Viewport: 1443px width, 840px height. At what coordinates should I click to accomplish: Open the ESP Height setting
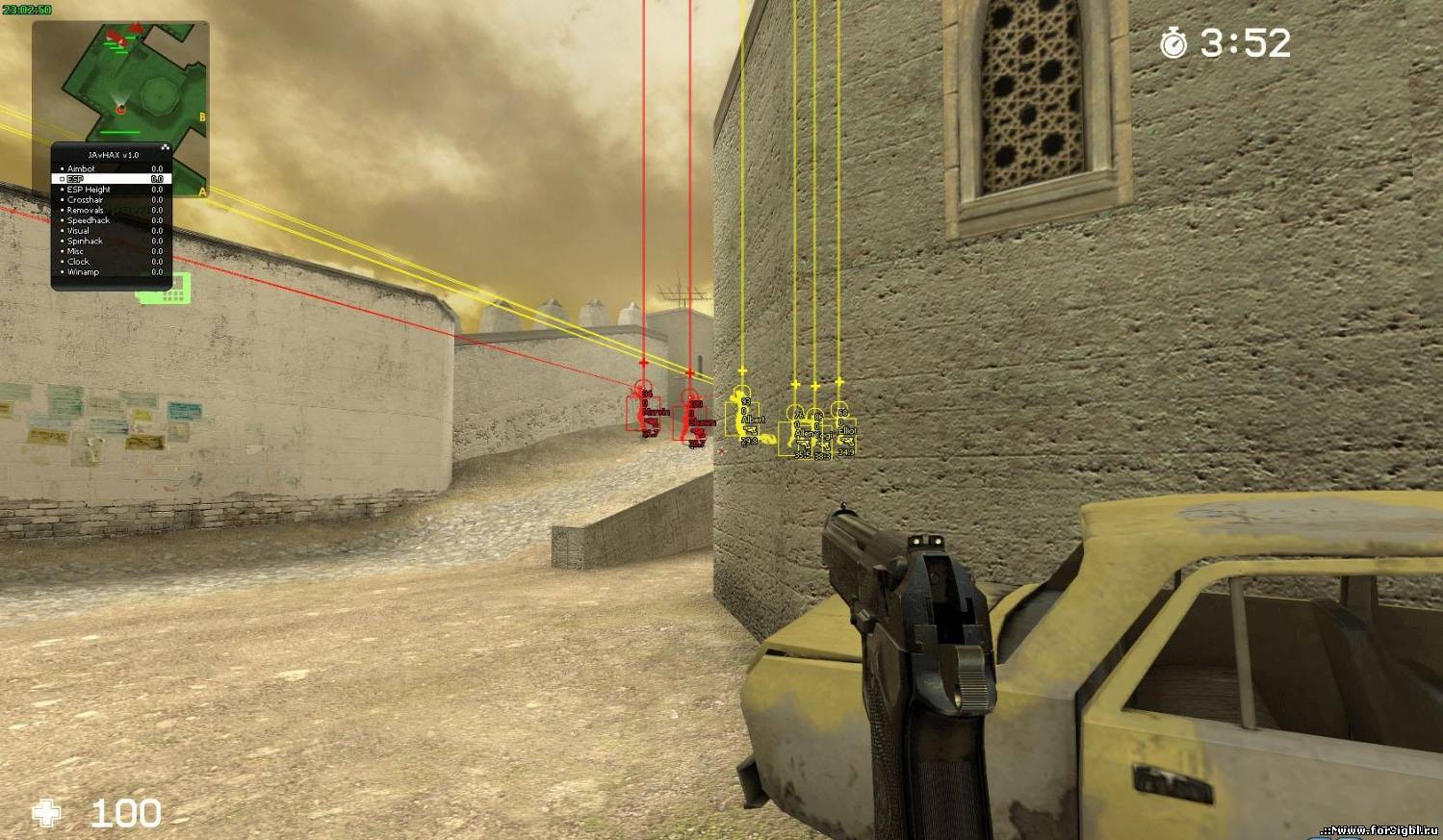coord(89,190)
